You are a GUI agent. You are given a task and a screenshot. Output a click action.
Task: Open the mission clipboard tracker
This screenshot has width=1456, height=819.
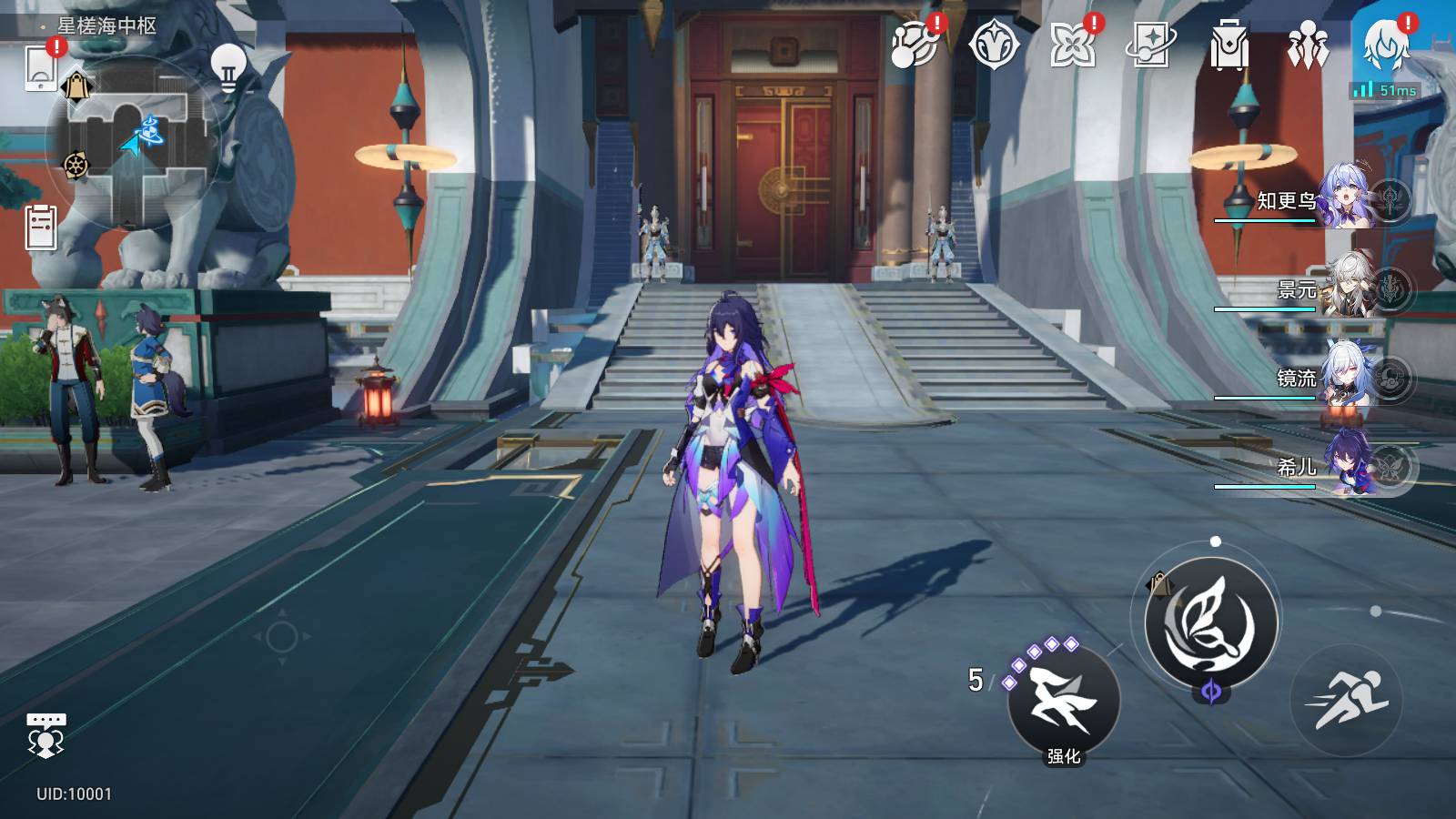(x=41, y=227)
